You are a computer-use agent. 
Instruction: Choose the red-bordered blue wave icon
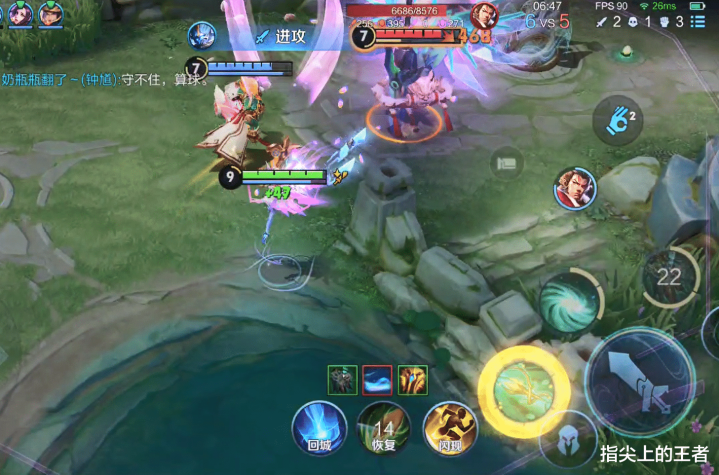pos(377,380)
